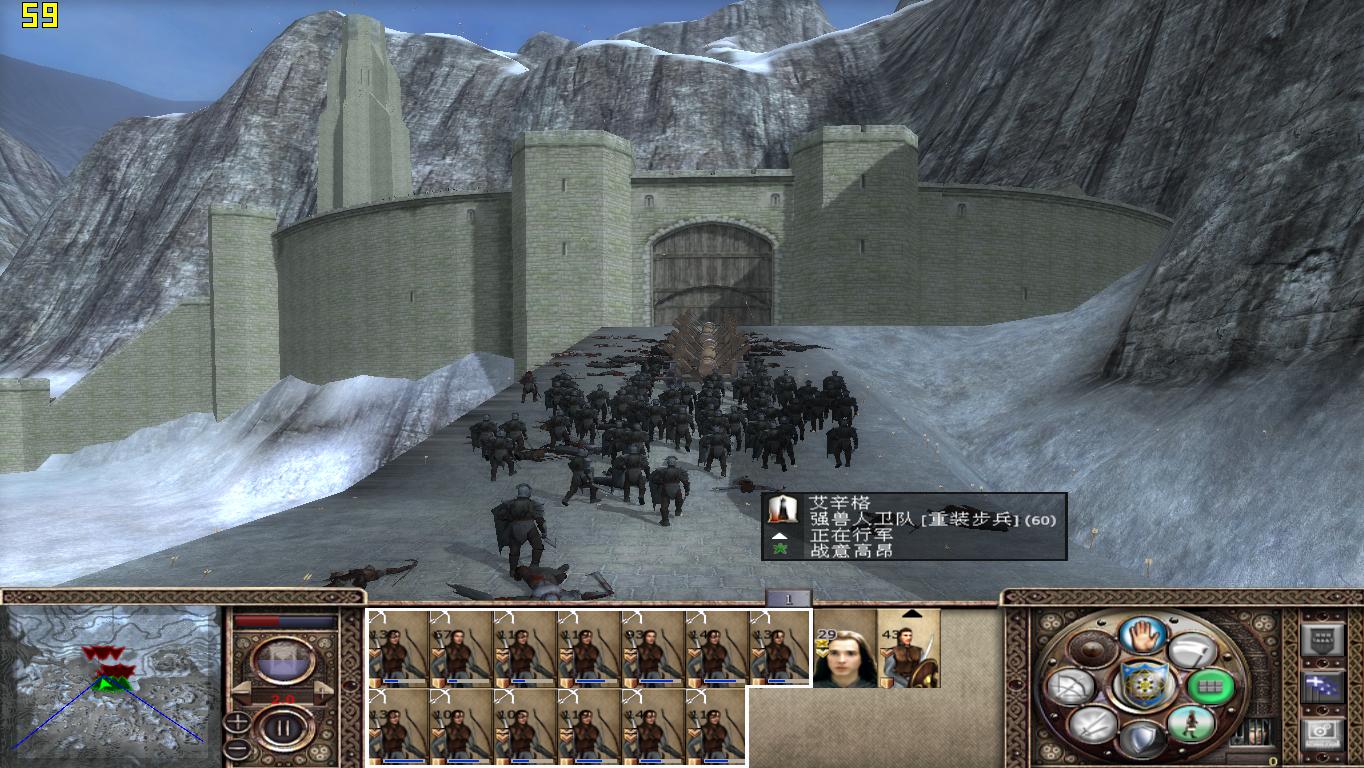Select the general's unit card with 29 men
This screenshot has width=1364, height=768.
point(845,649)
